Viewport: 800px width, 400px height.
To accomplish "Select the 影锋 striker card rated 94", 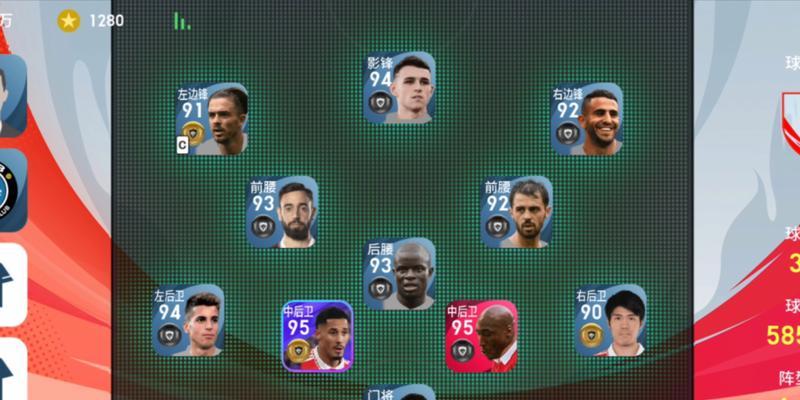I will [398, 88].
